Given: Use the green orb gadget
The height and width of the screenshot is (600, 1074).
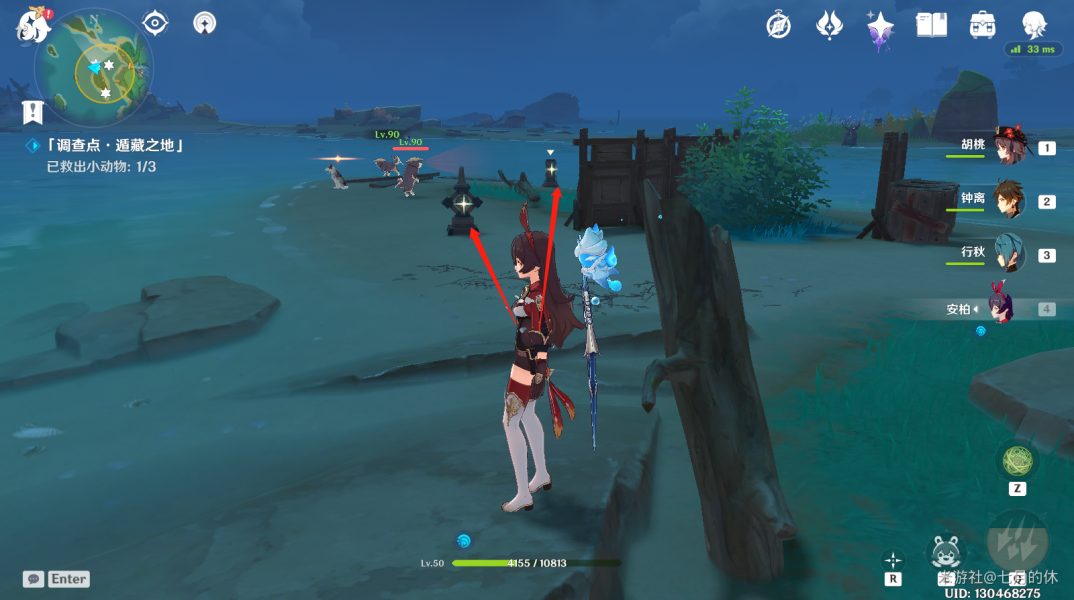Looking at the screenshot, I should coord(1017,461).
